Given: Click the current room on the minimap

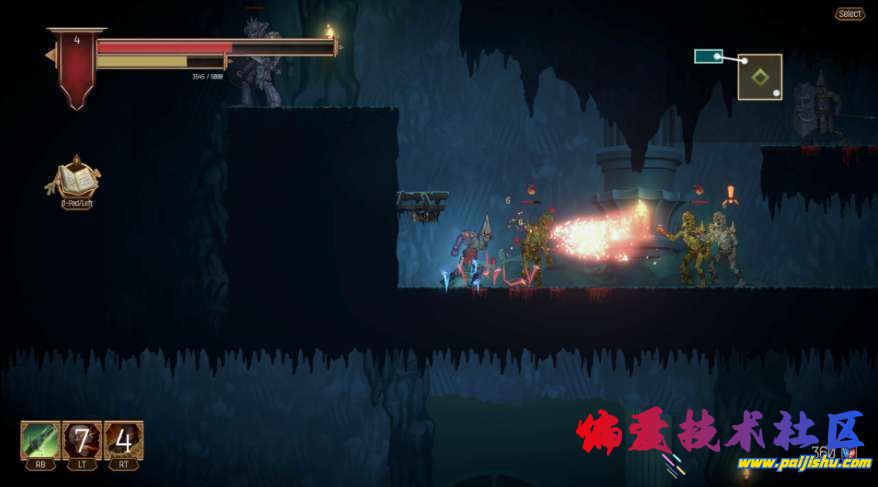Looking at the screenshot, I should point(760,76).
